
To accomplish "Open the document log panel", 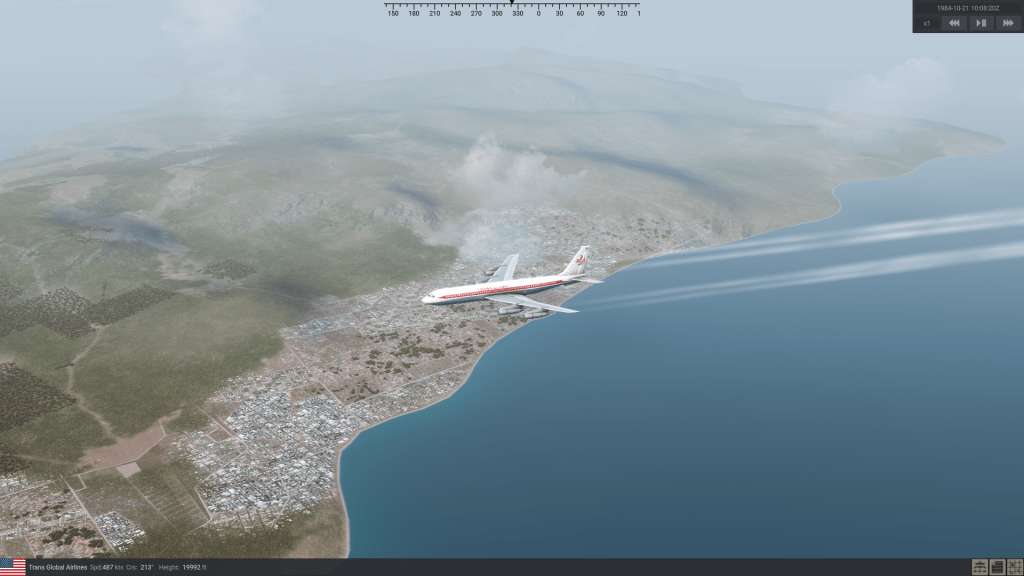I will coord(997,567).
